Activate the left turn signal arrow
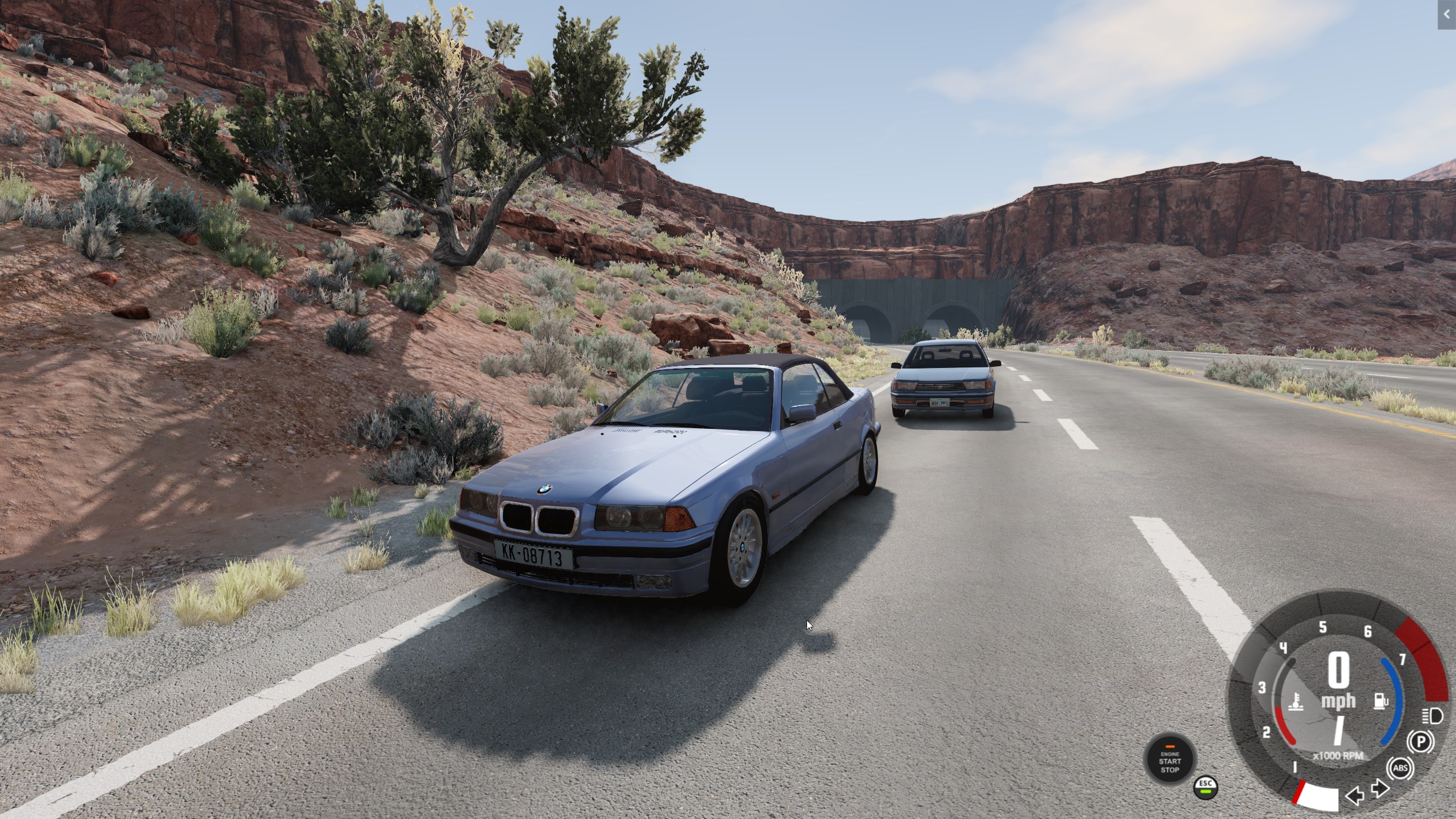The width and height of the screenshot is (1456, 819). click(1354, 796)
